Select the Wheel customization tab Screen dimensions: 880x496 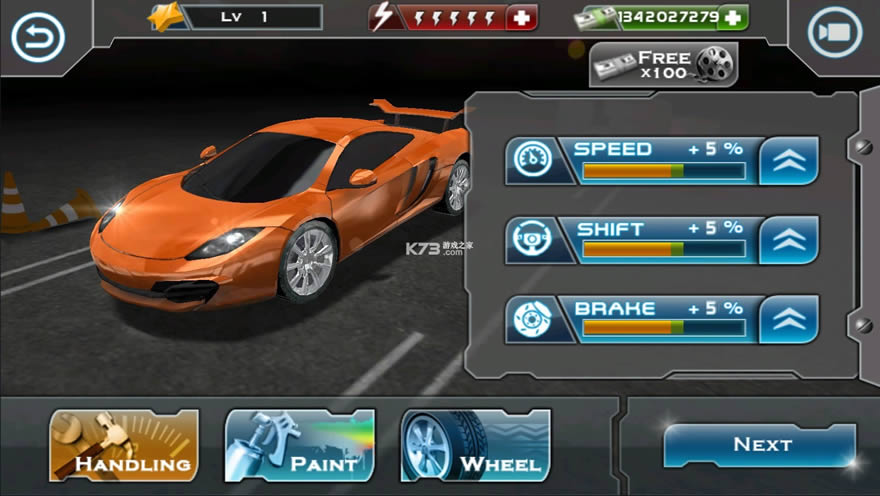point(476,446)
